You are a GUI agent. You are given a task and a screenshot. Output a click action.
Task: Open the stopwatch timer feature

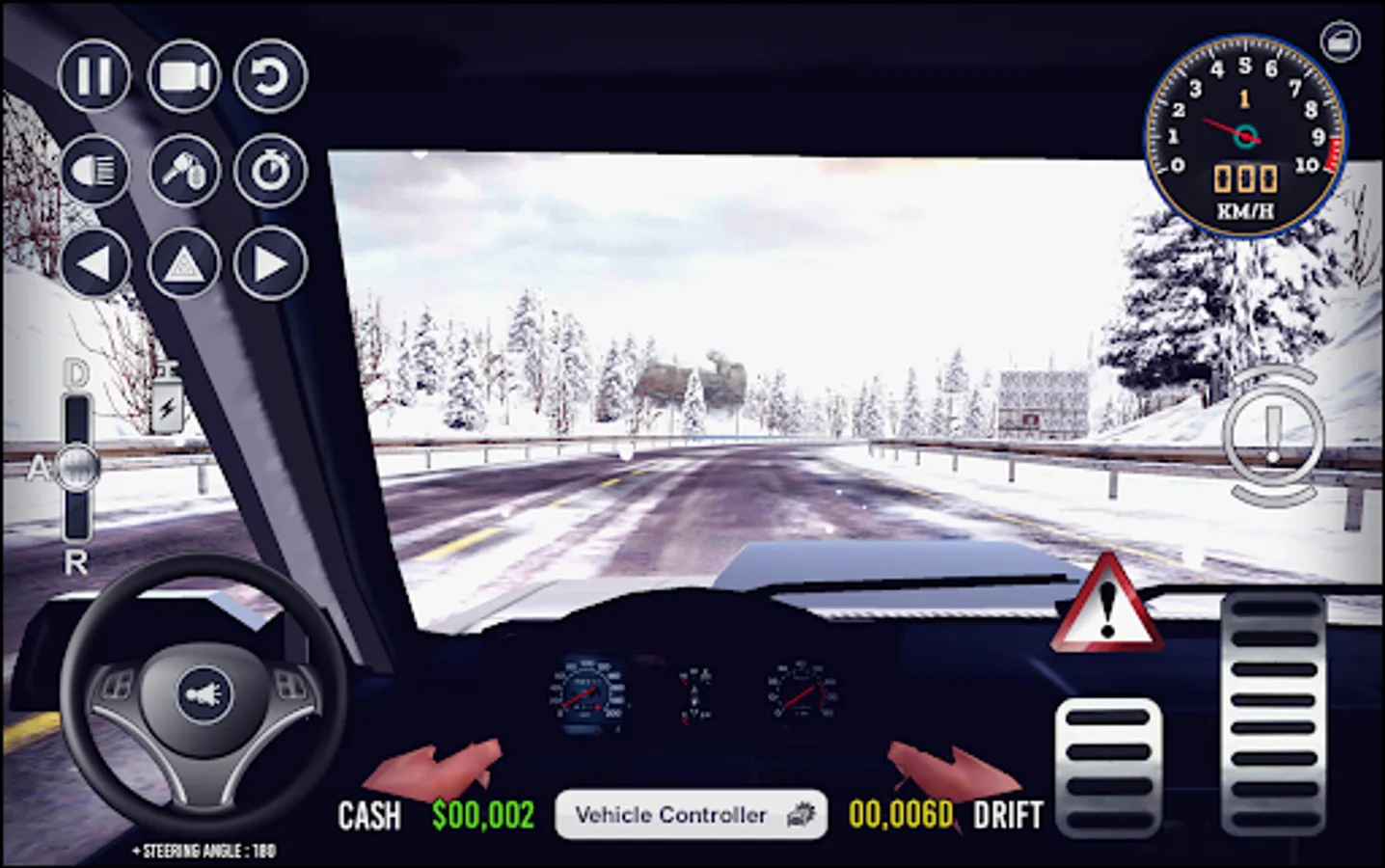[273, 169]
